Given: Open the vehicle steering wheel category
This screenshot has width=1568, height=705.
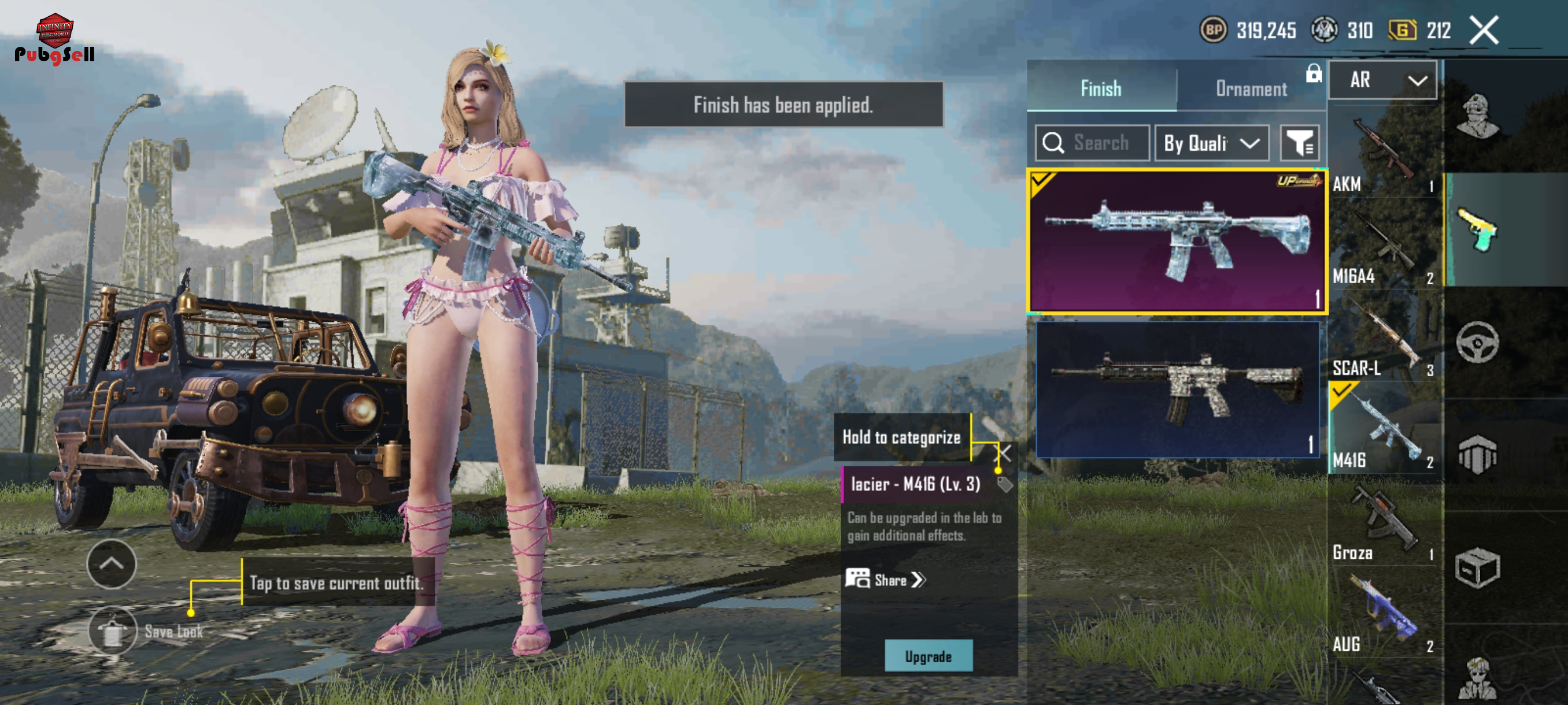Looking at the screenshot, I should [x=1477, y=342].
